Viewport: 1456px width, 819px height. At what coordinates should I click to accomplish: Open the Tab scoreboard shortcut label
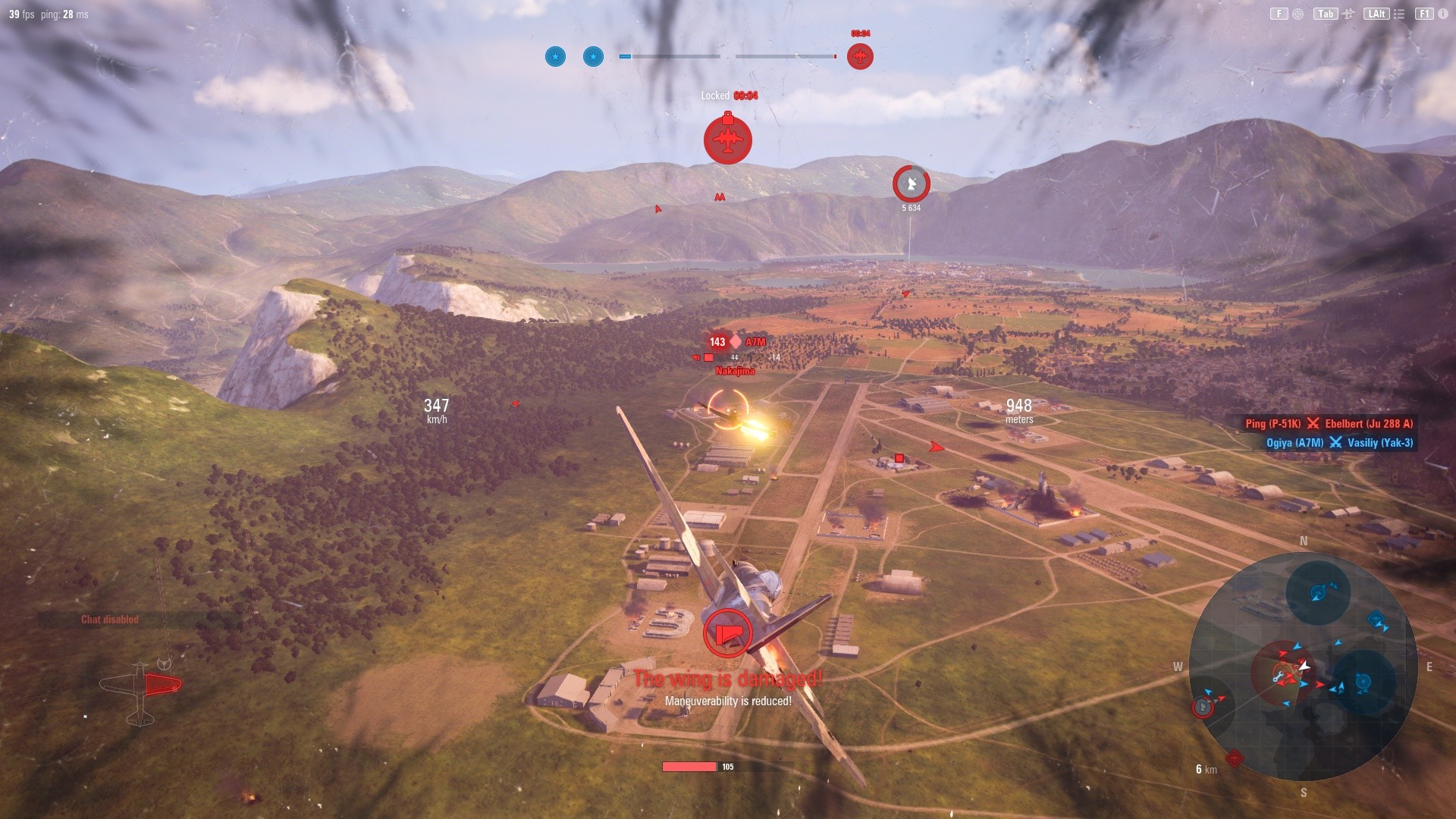[1326, 13]
